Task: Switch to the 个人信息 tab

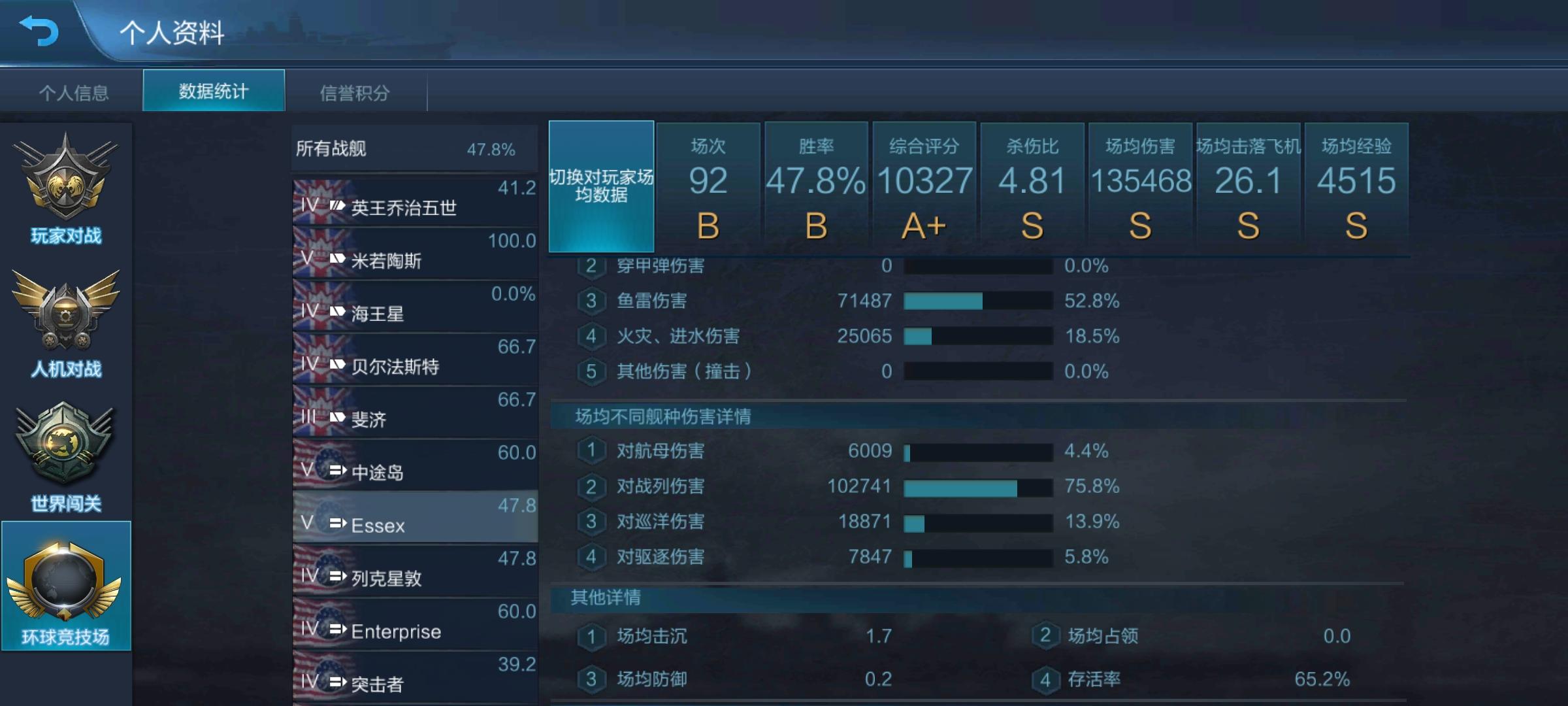Action: [74, 92]
